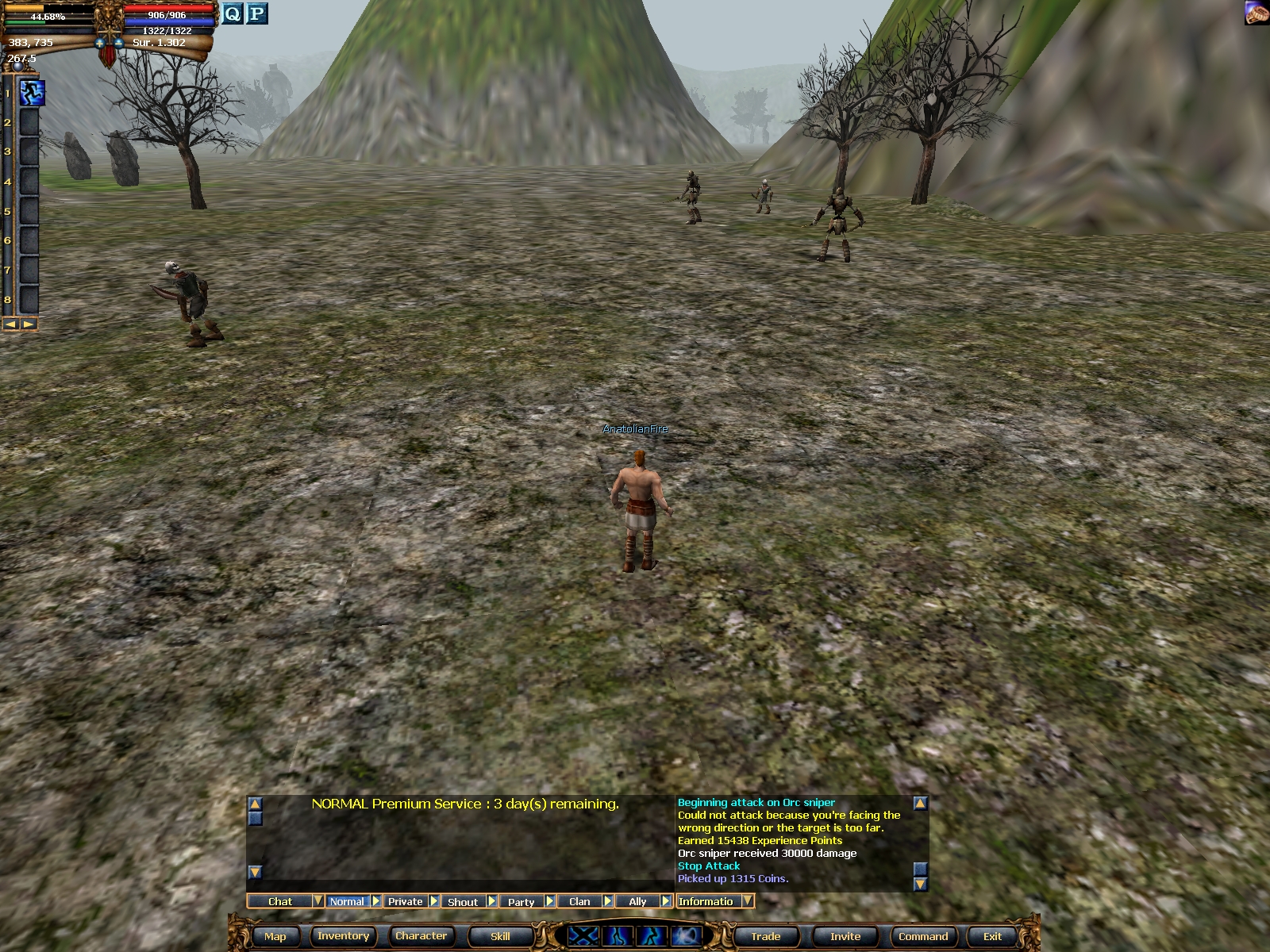Image resolution: width=1270 pixels, height=952 pixels.
Task: Click the P button beside the health bar
Action: pyautogui.click(x=256, y=13)
